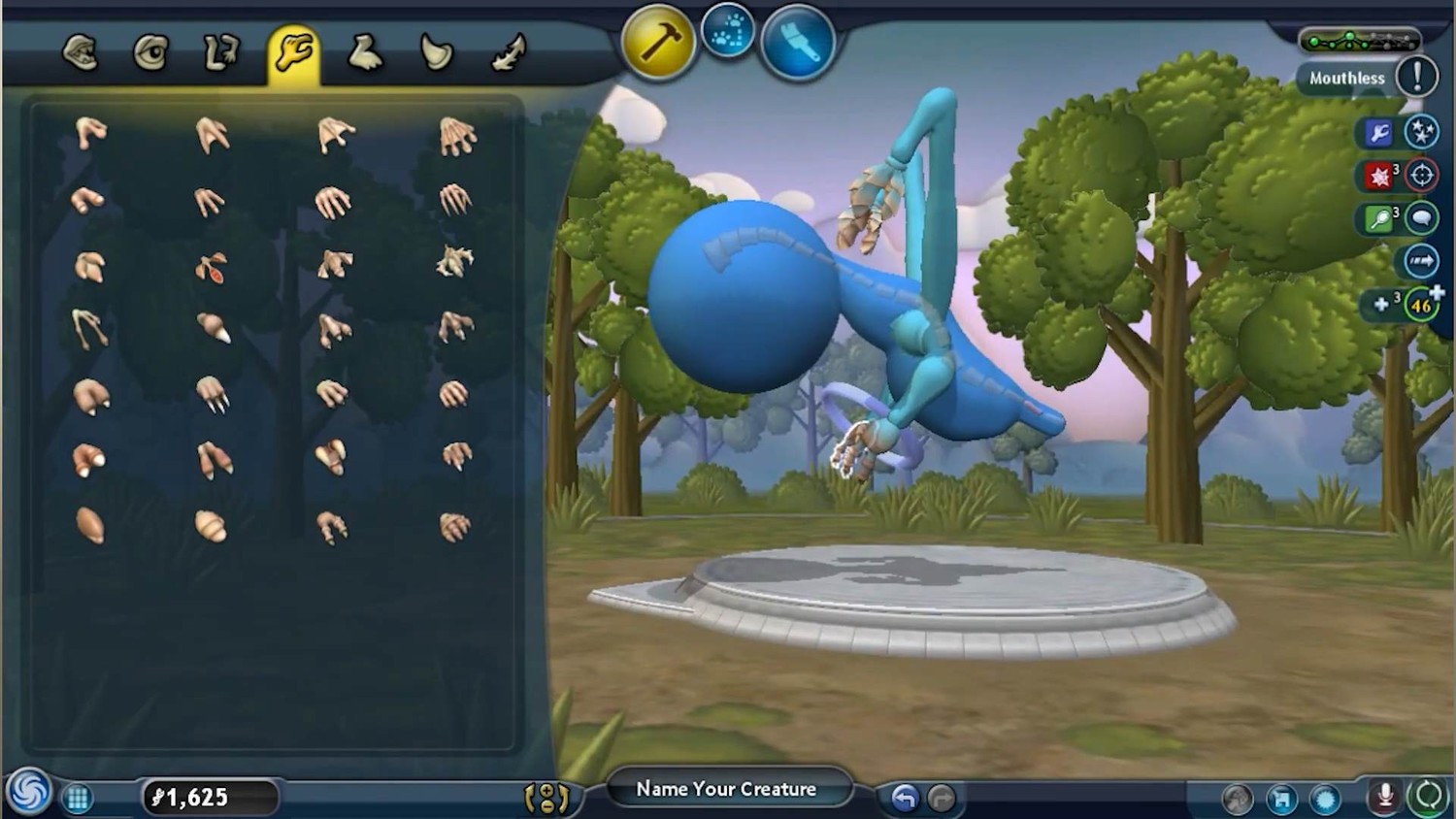1456x819 pixels.
Task: Save the creature with the floppy disk button
Action: 1281,799
